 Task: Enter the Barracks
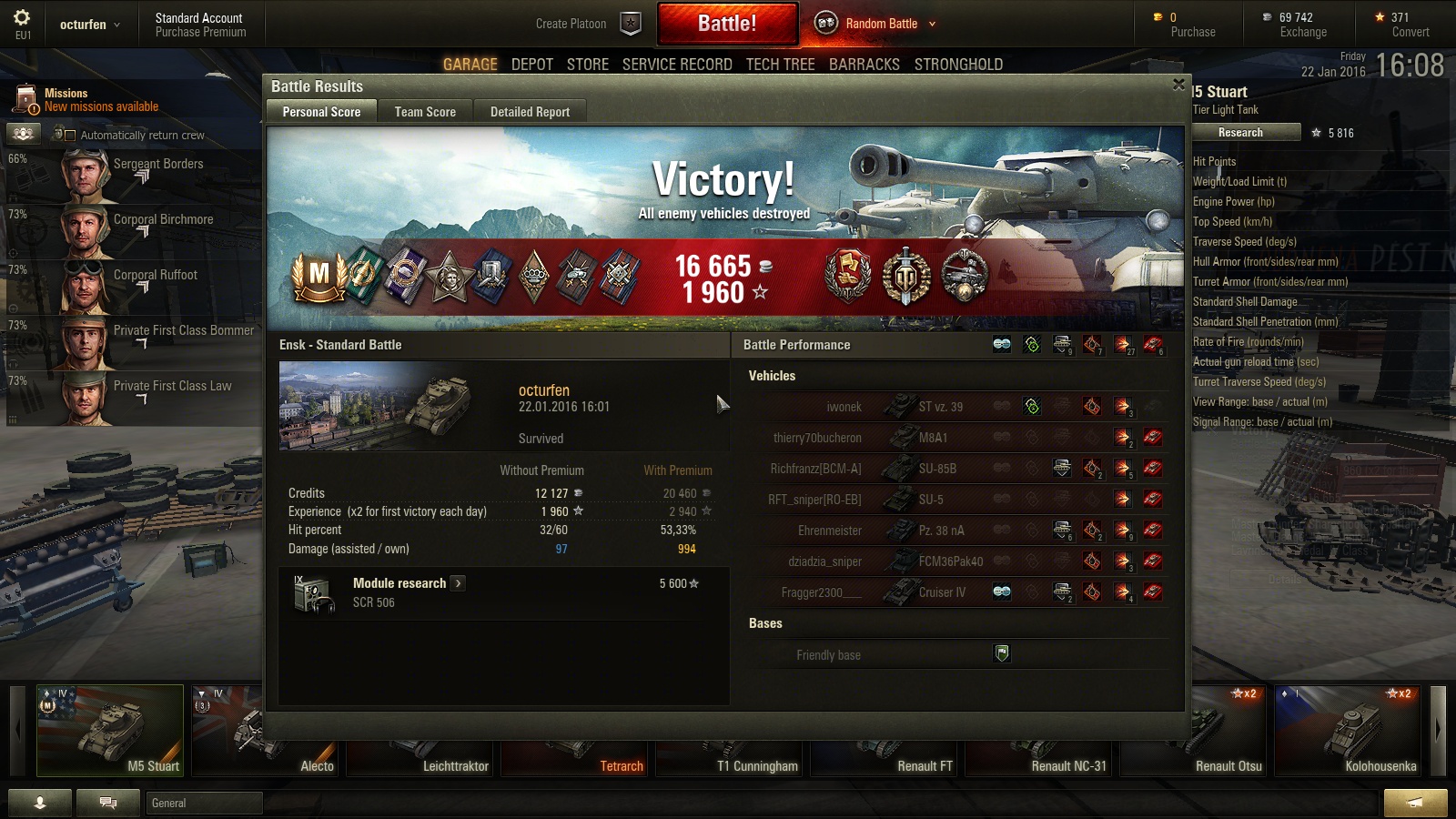pos(864,65)
